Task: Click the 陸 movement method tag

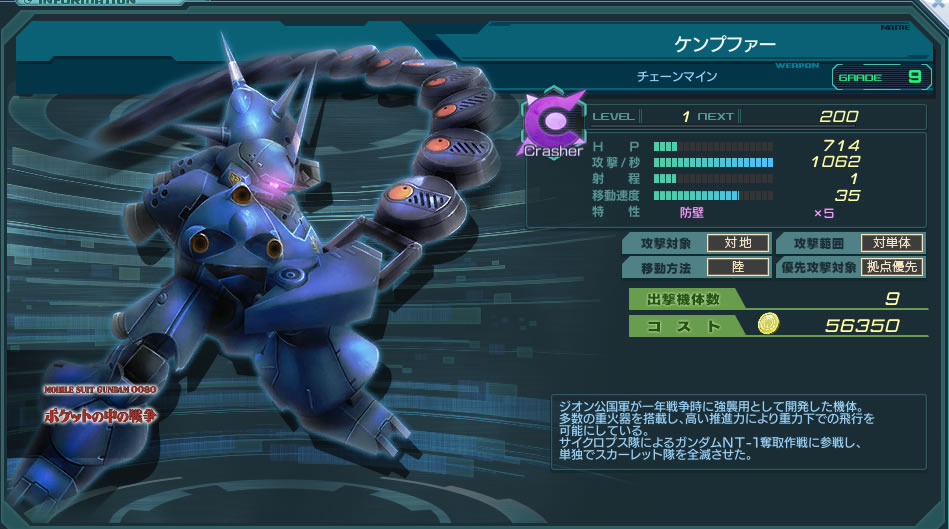Action: pos(738,267)
